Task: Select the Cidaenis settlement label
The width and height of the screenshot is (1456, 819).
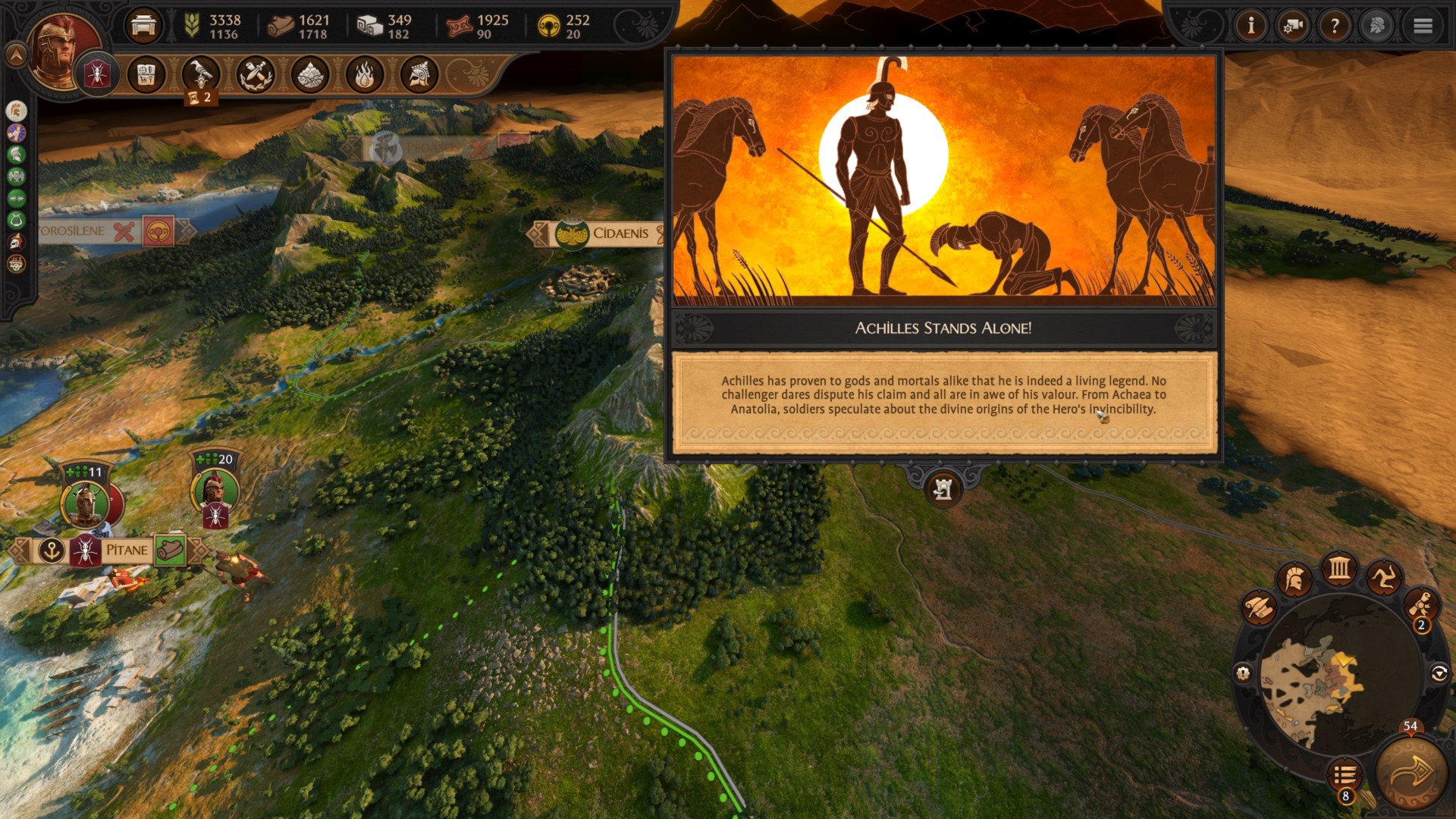Action: point(620,234)
